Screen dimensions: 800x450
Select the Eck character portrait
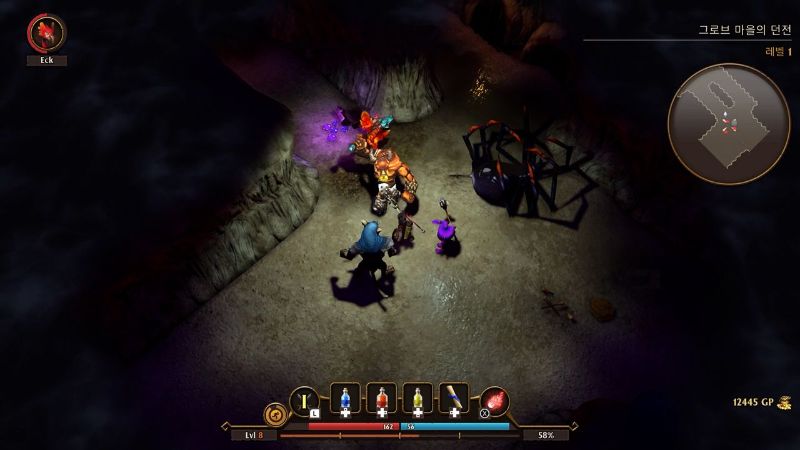click(x=46, y=33)
